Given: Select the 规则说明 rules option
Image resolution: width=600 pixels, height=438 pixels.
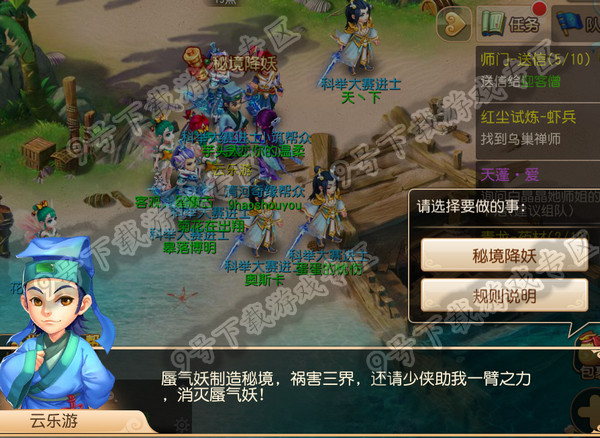Looking at the screenshot, I should (504, 295).
